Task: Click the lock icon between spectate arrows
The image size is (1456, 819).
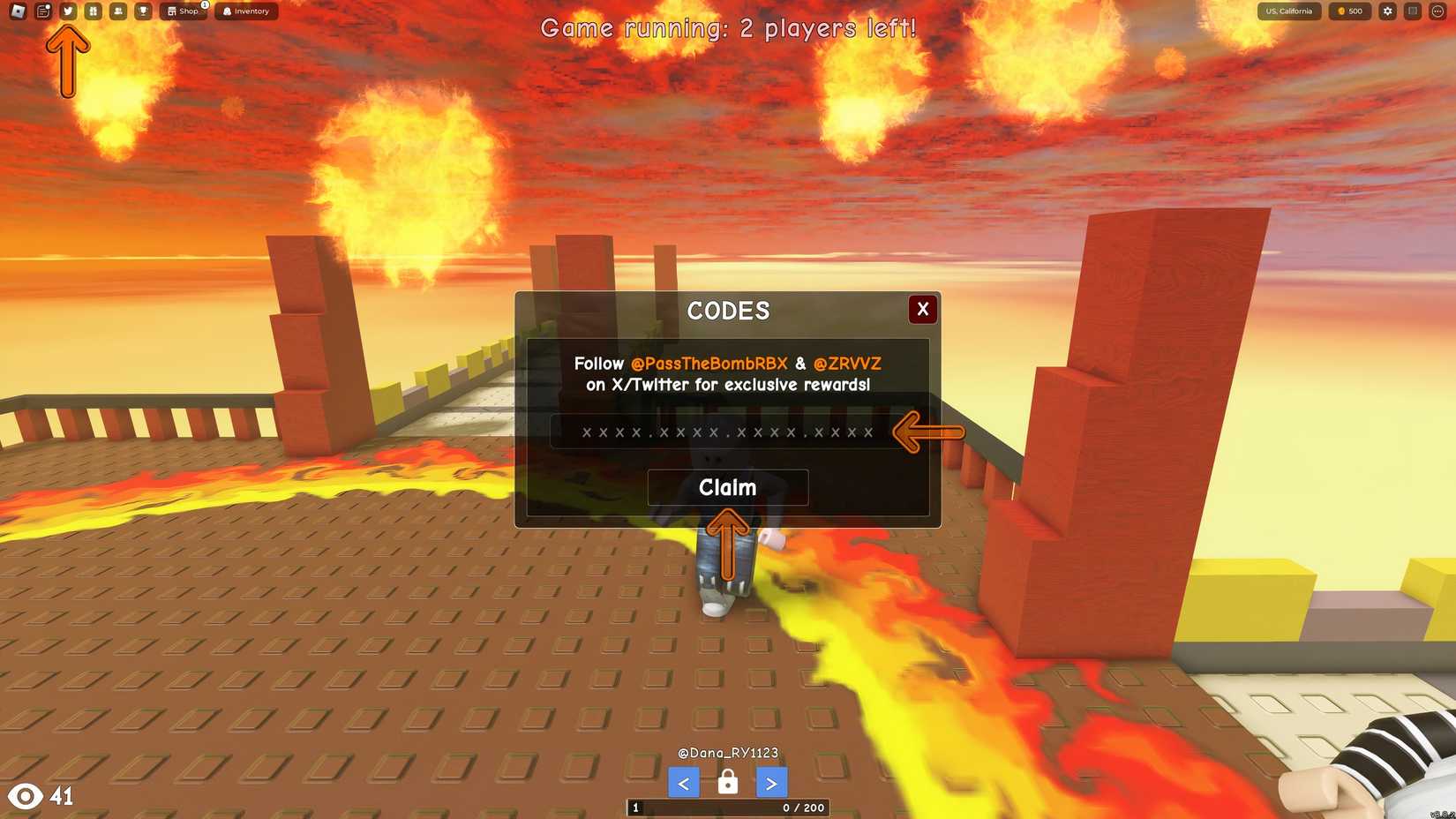Action: coord(727,782)
